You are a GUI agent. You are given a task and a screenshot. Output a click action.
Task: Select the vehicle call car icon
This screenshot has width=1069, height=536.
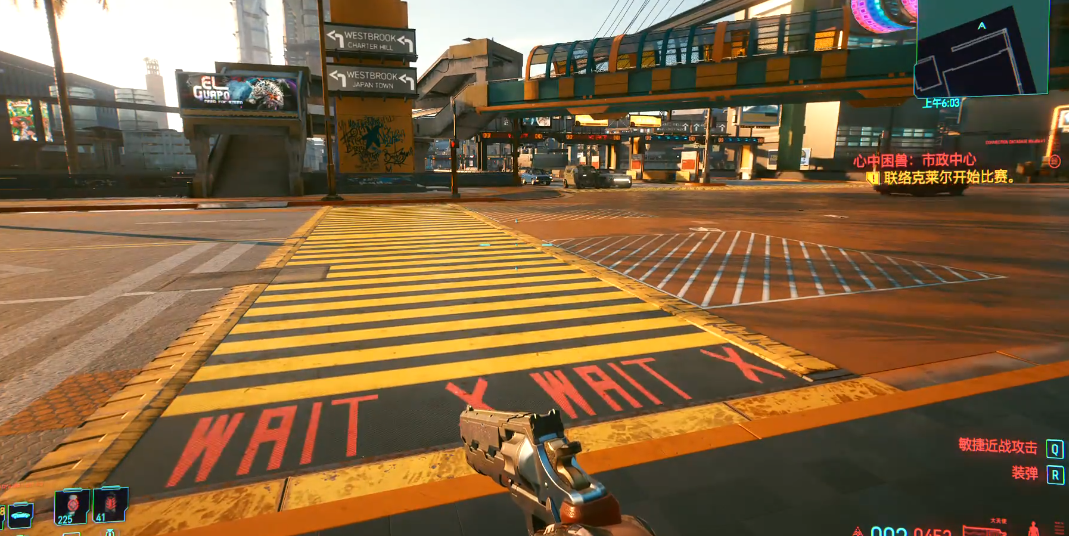pos(20,514)
